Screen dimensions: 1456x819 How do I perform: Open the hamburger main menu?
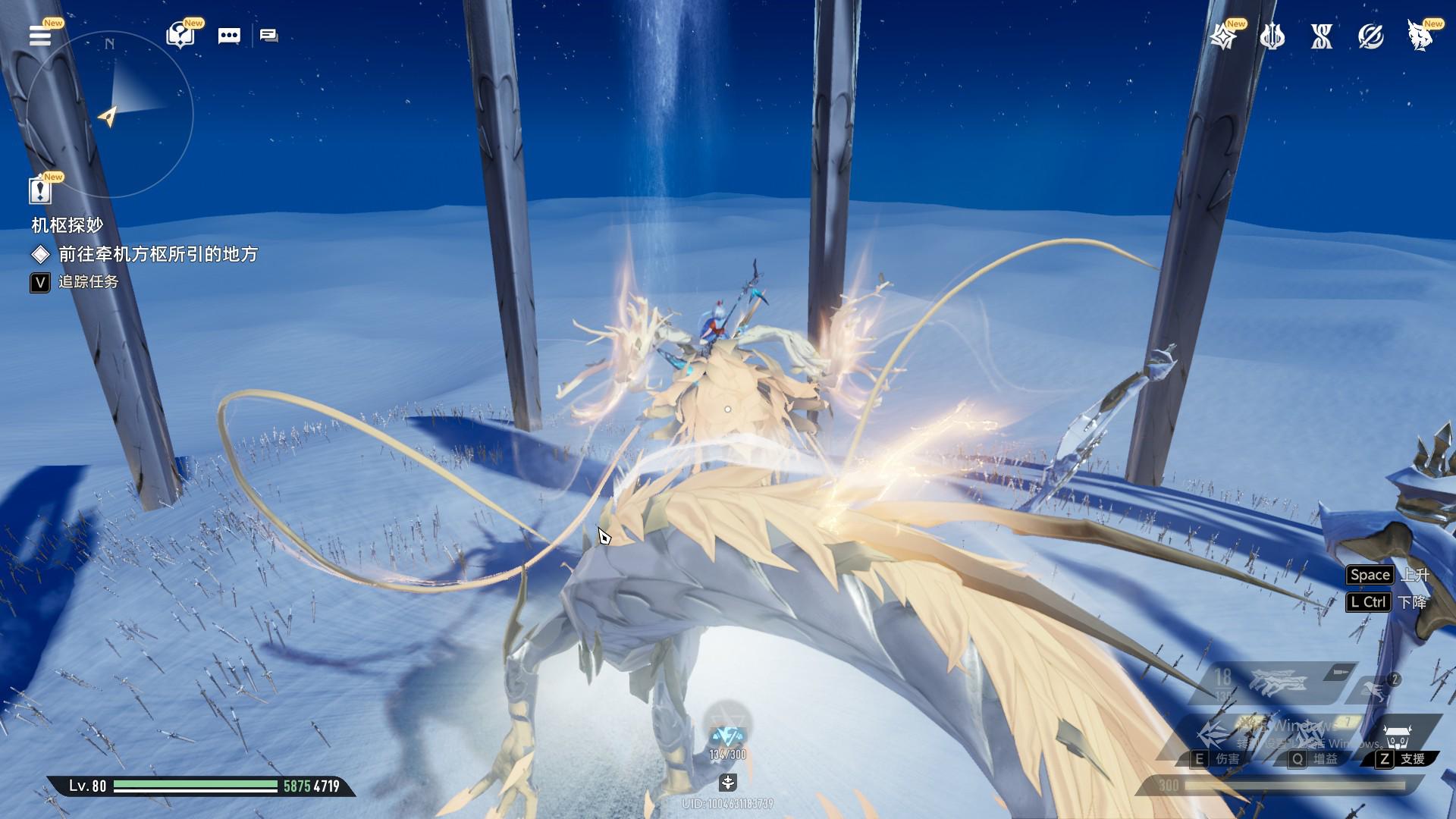tap(40, 36)
